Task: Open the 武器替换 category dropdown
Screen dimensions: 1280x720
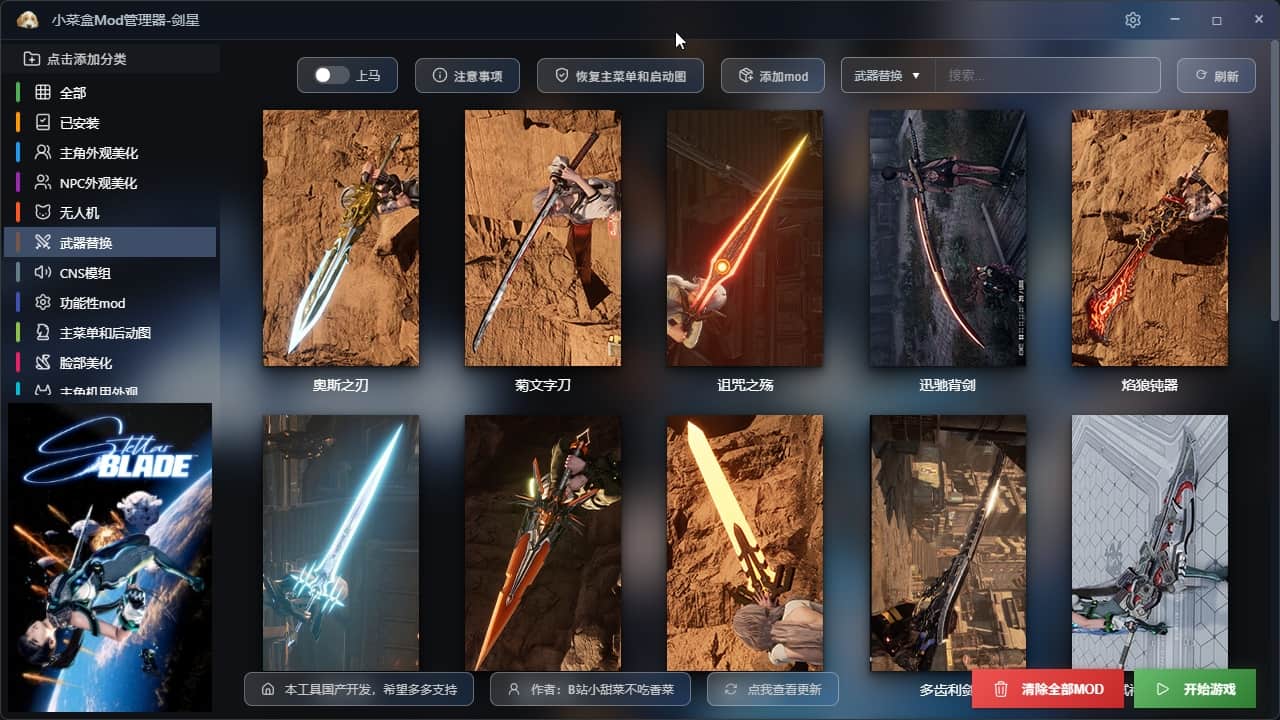Action: tap(887, 76)
